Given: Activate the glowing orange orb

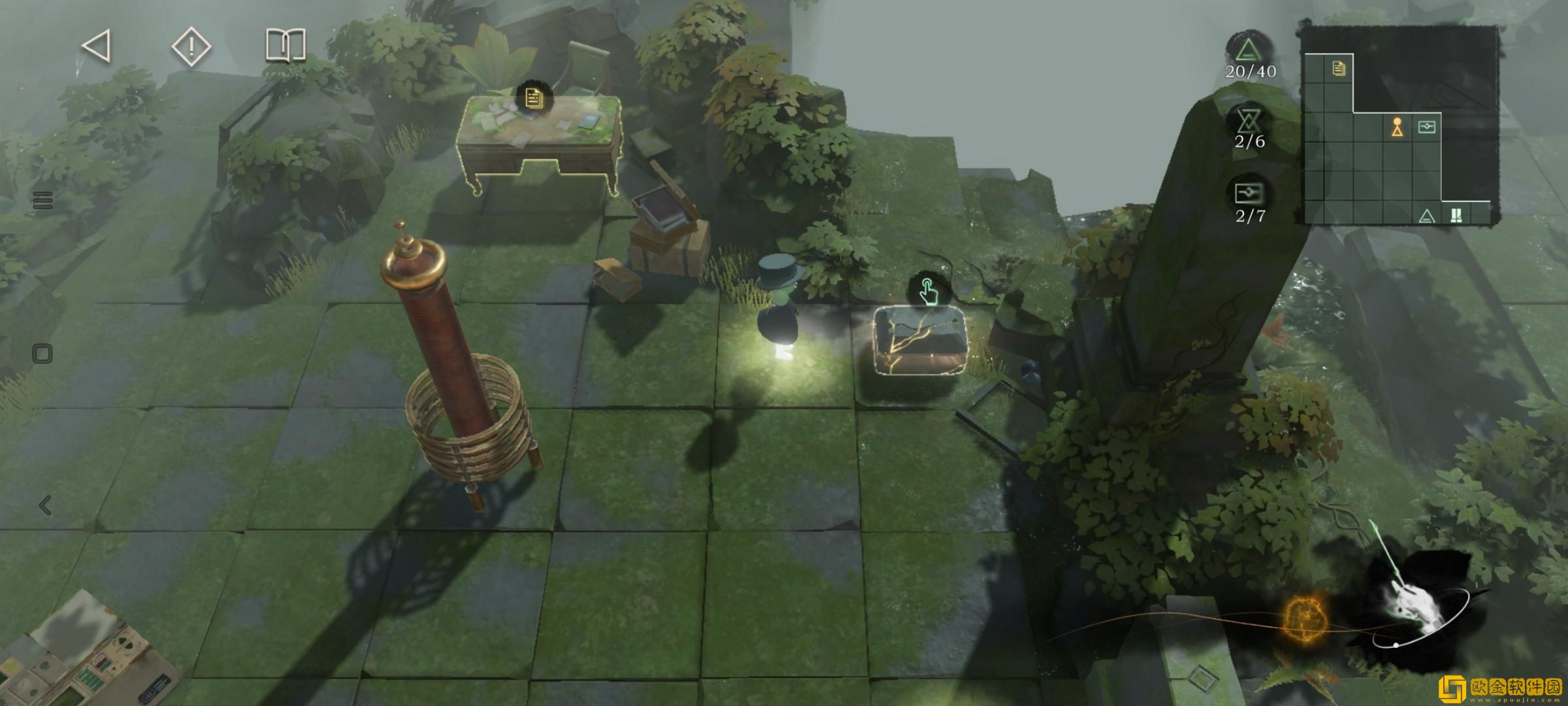Looking at the screenshot, I should [1303, 619].
